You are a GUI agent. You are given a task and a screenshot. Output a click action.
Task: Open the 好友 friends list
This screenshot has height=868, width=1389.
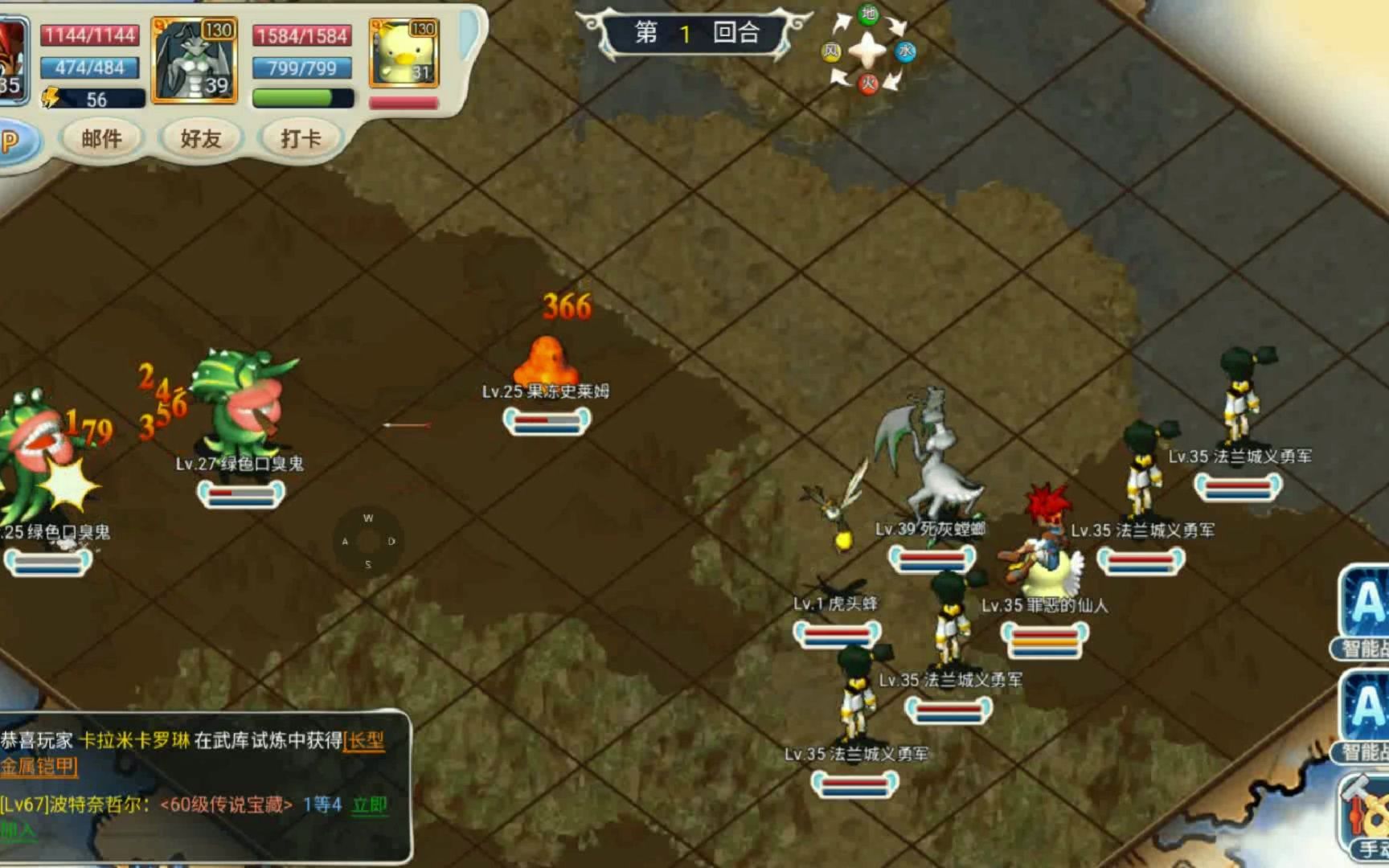200,139
